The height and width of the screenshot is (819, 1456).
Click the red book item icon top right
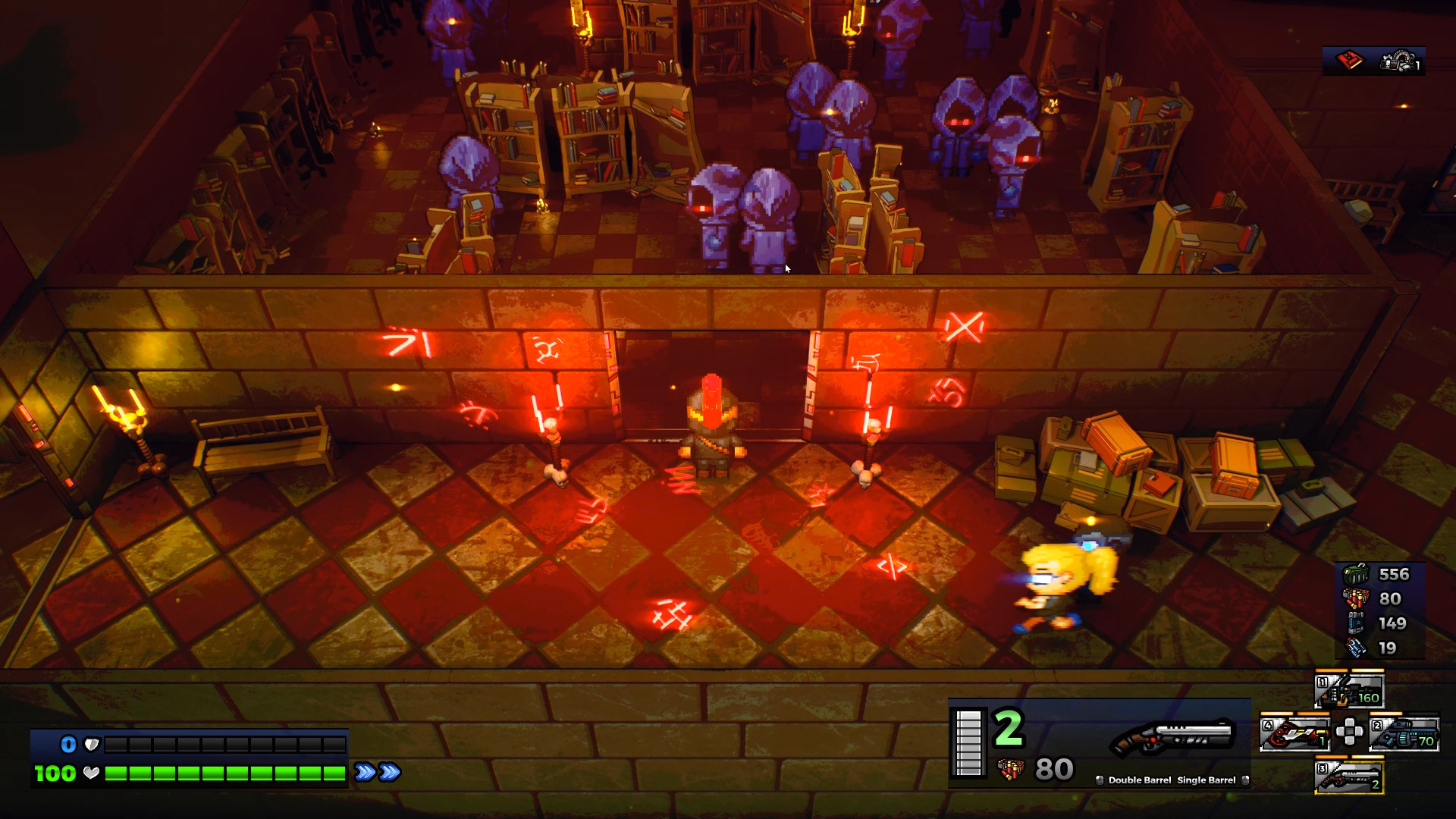(1349, 61)
